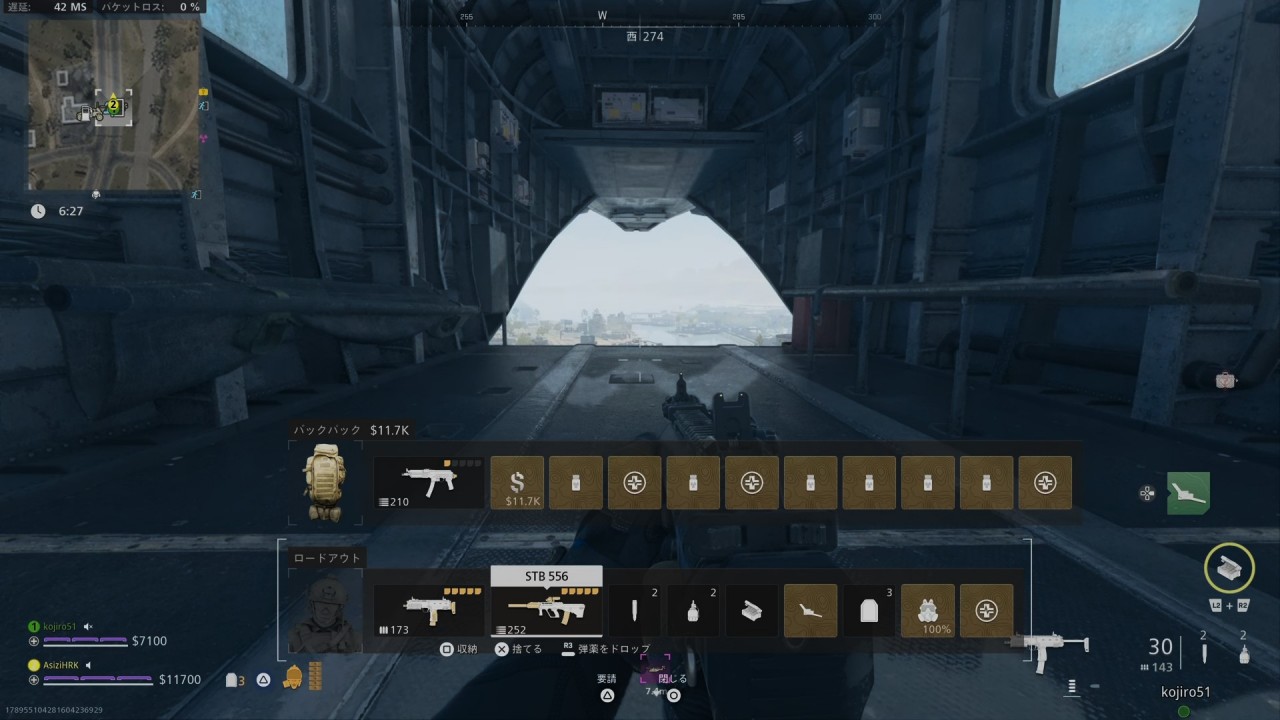Select a stim syringe in the backpack
This screenshot has width=1280, height=720.
[x=577, y=482]
